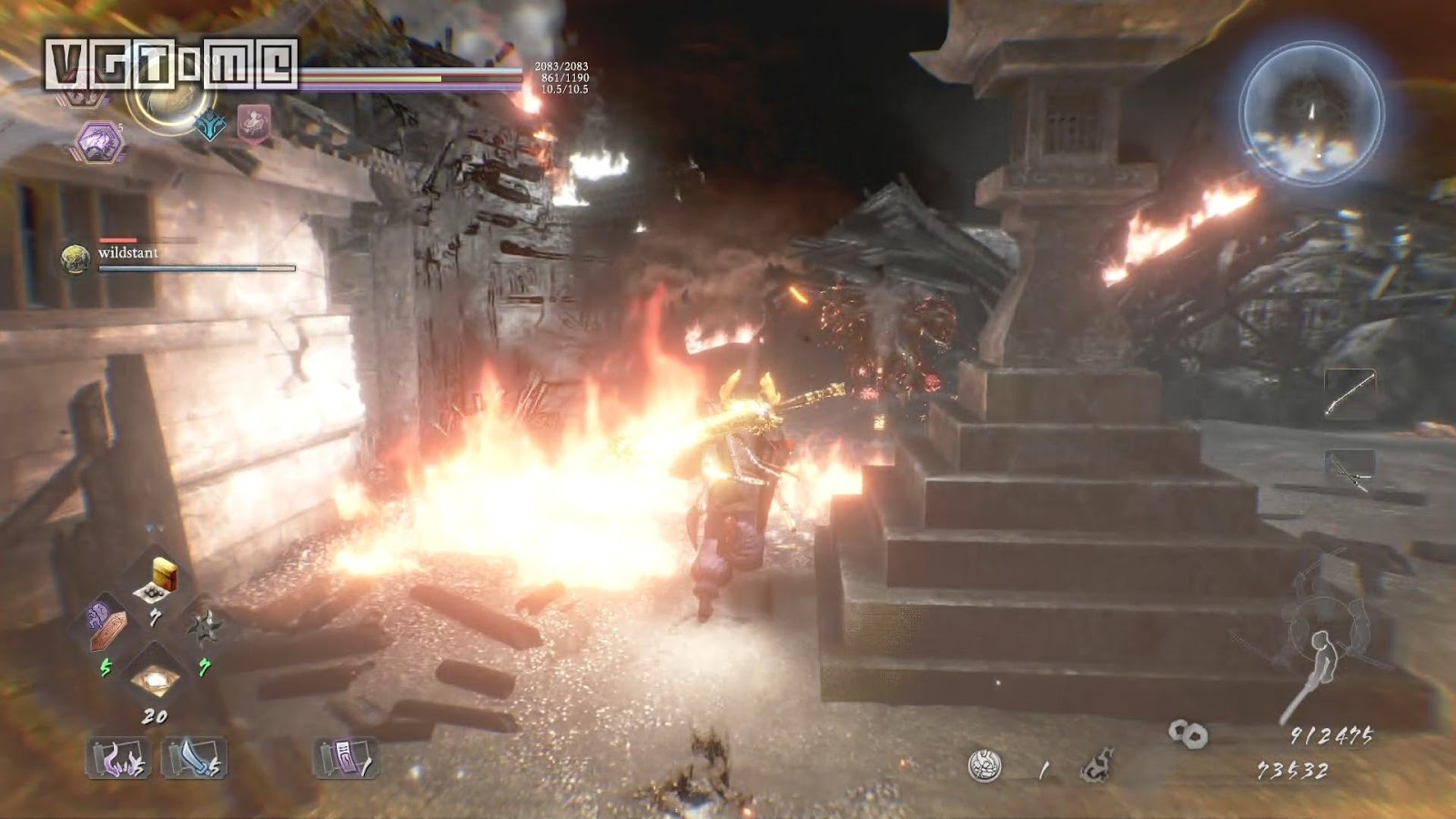Click the circular radar minimap

1311,113
